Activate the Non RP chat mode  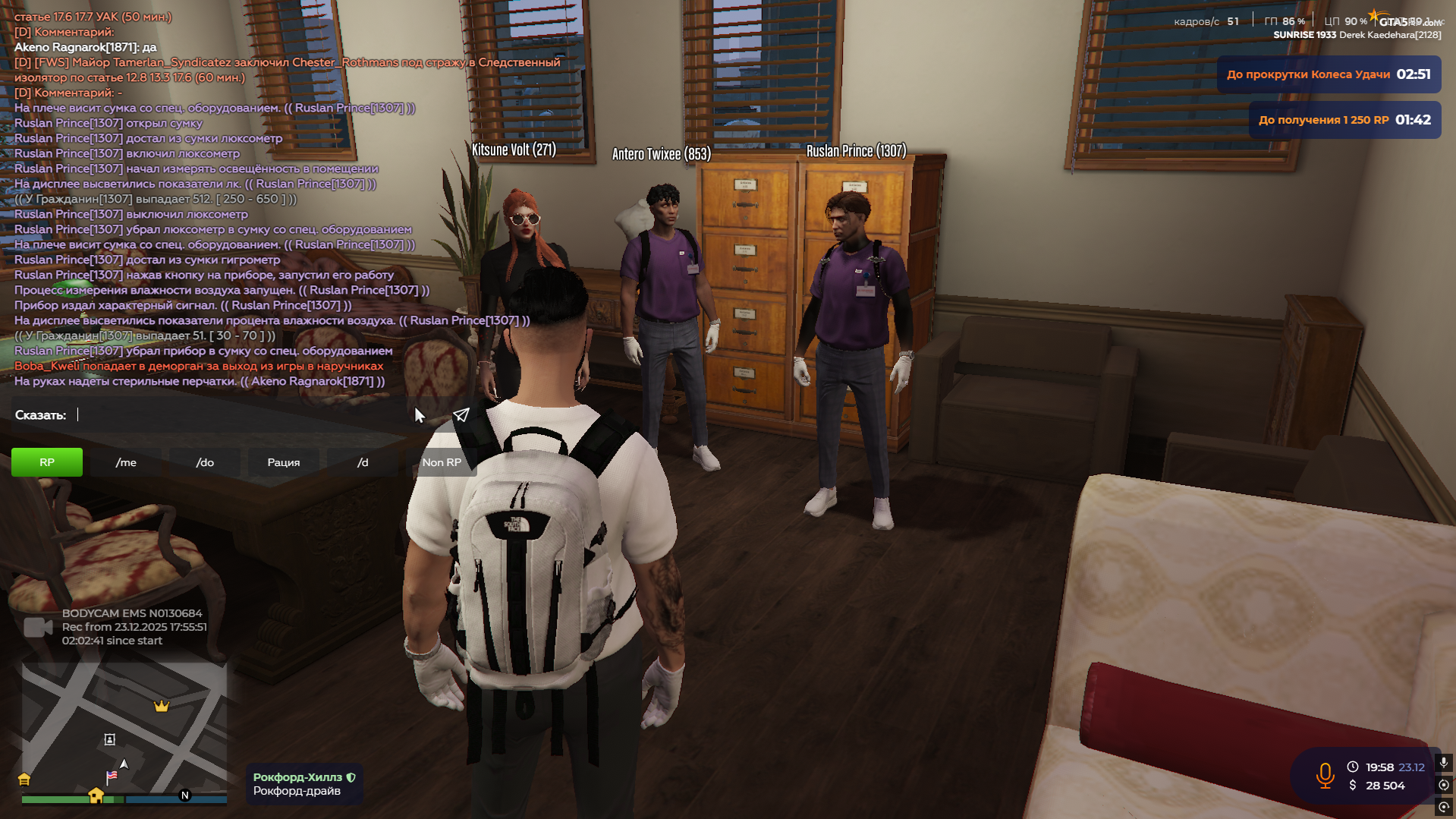click(442, 462)
